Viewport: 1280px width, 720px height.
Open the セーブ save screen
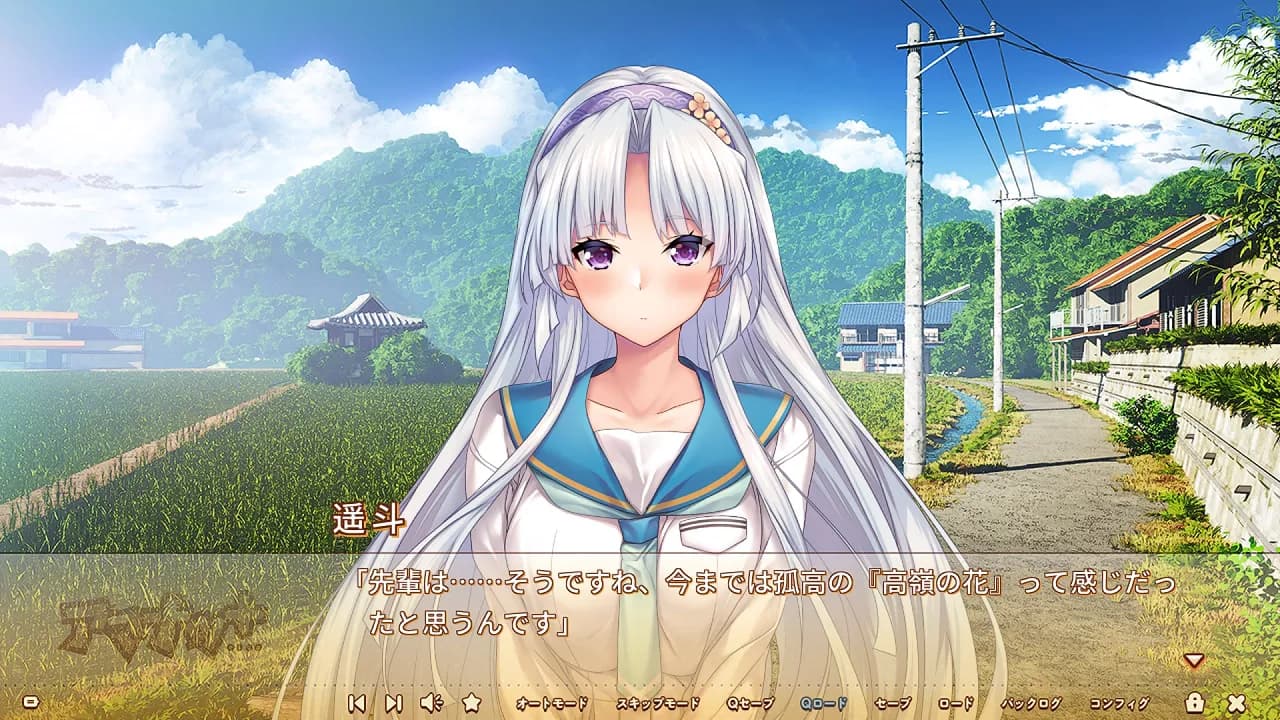(893, 703)
